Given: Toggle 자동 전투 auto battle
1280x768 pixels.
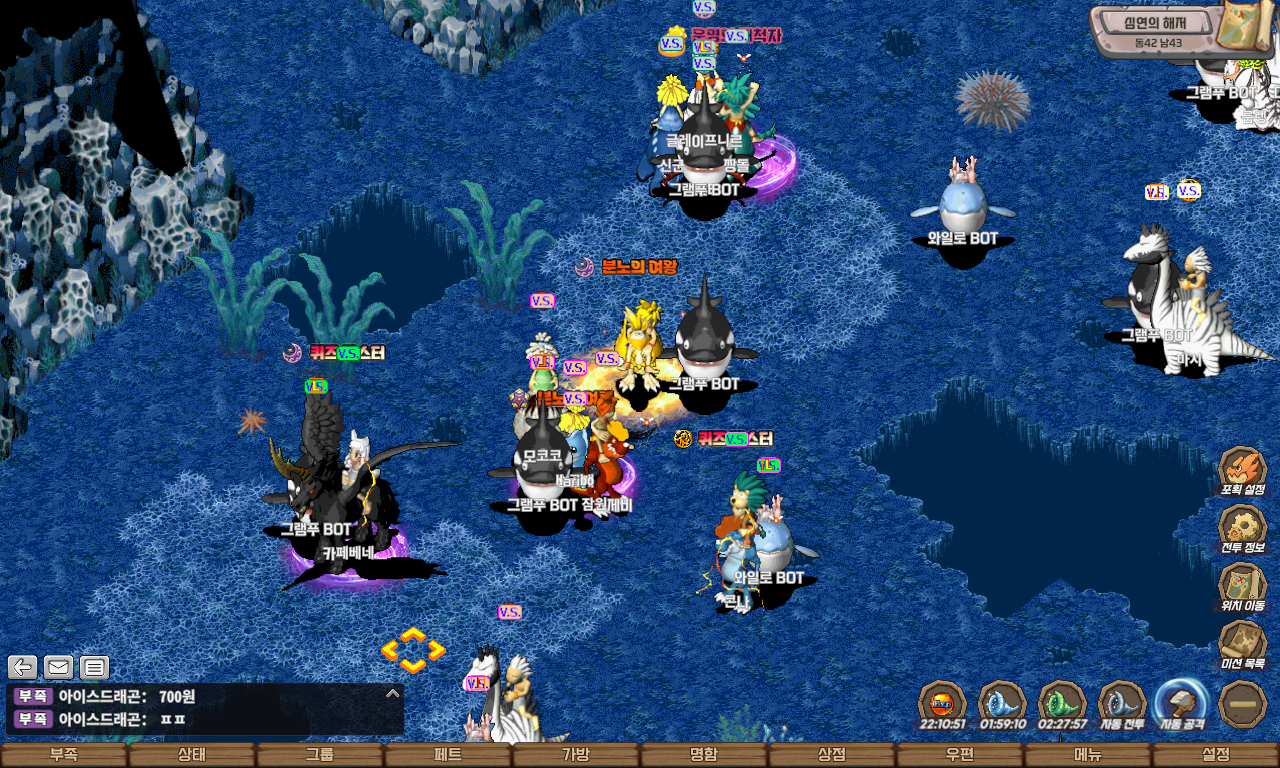Looking at the screenshot, I should (1122, 703).
